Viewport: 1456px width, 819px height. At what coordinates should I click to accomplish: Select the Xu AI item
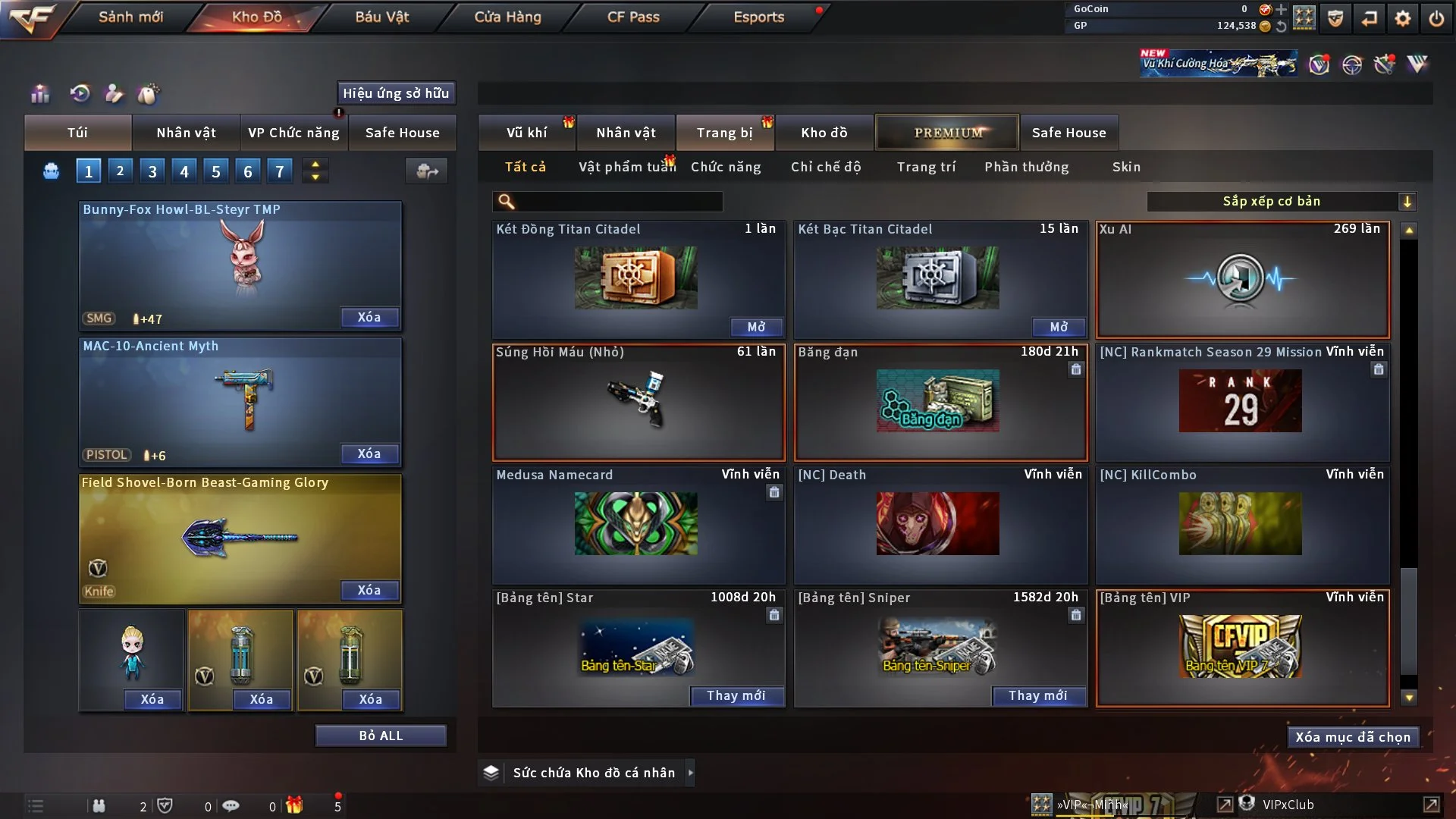coord(1242,279)
